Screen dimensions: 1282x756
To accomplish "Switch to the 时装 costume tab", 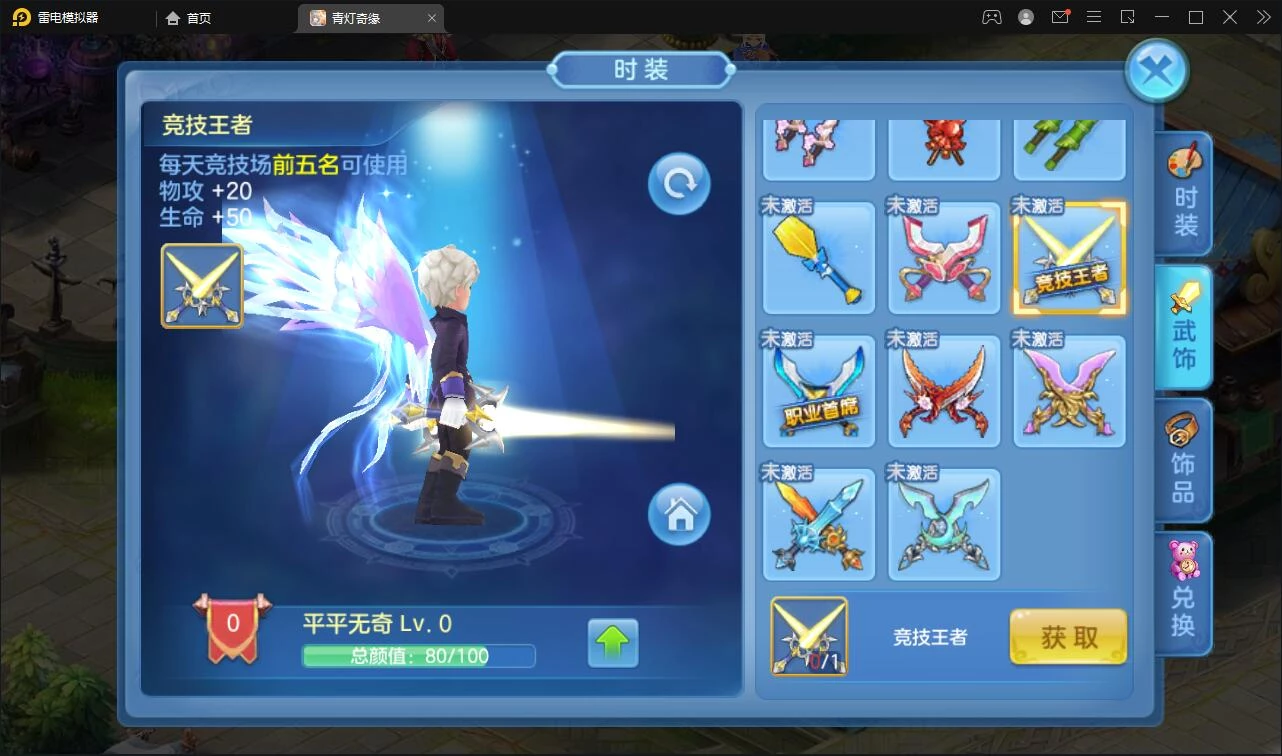I will click(1185, 196).
